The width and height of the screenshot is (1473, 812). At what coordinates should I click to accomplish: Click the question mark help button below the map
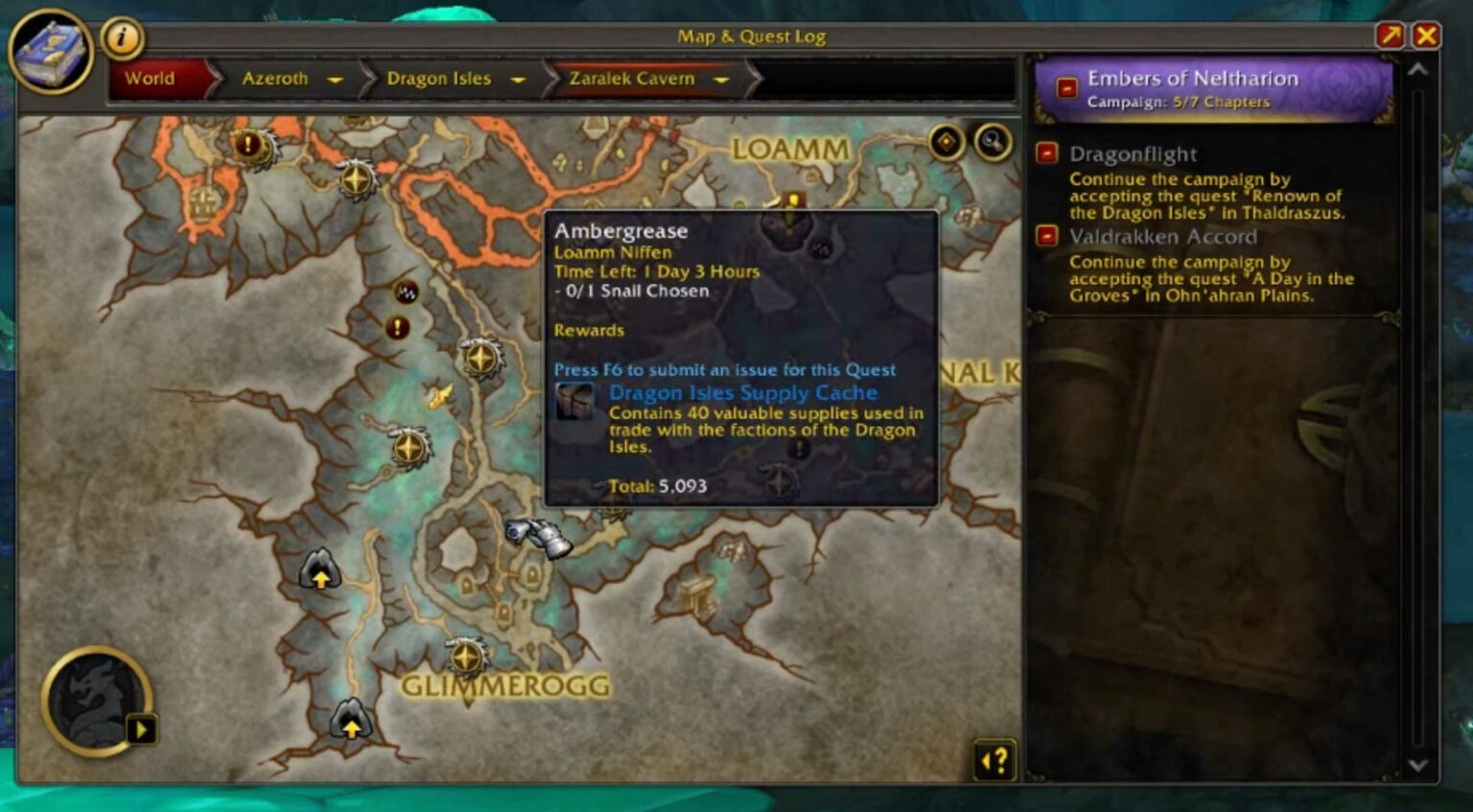(995, 760)
